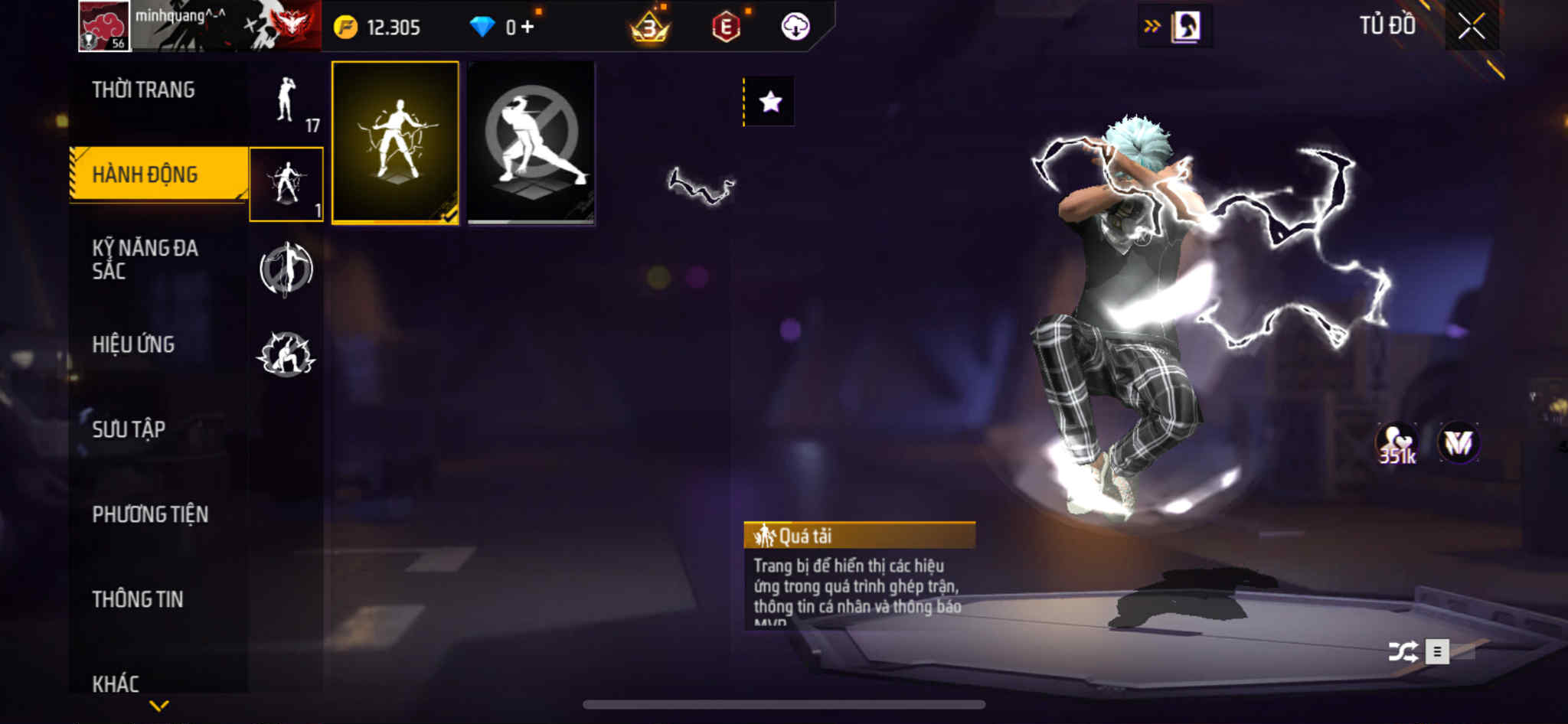Expand more categories with yellow down arrow
Viewport: 1568px width, 724px height.
coord(159,706)
